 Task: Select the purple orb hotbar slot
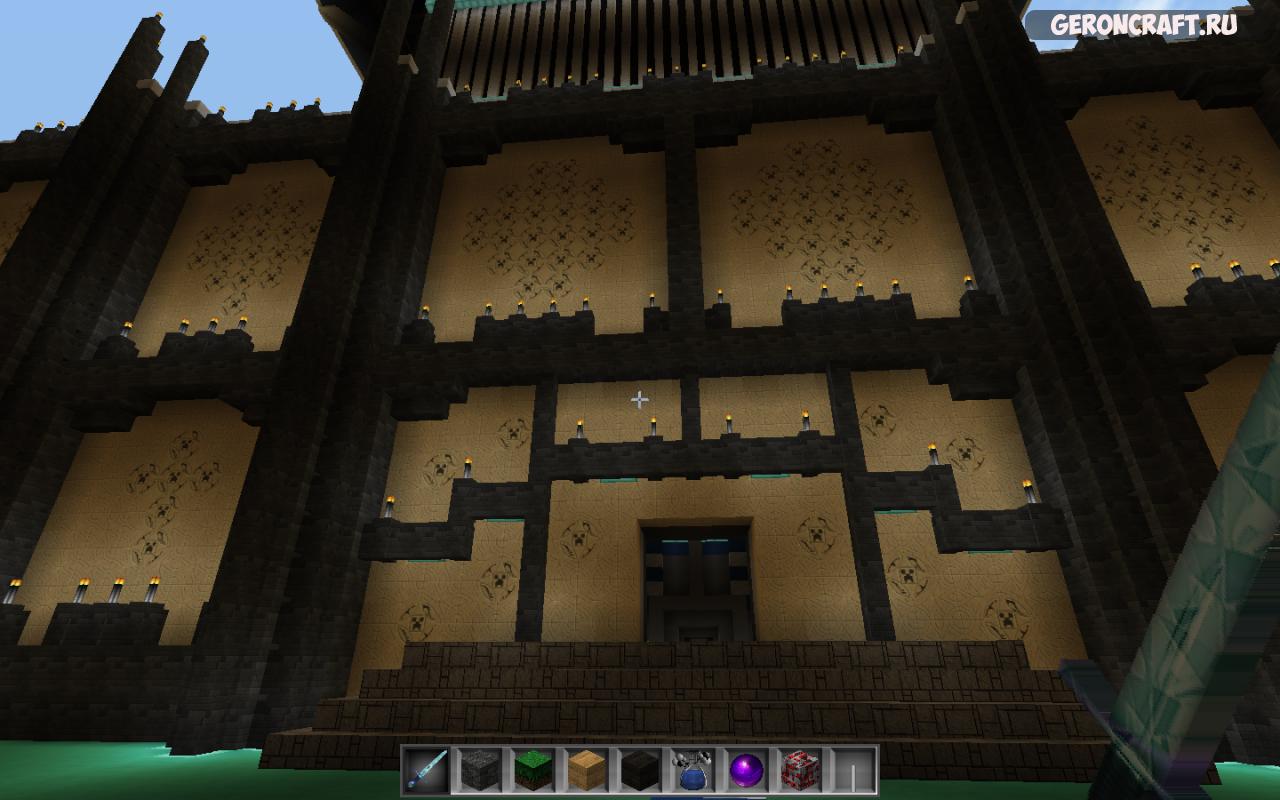coord(747,770)
